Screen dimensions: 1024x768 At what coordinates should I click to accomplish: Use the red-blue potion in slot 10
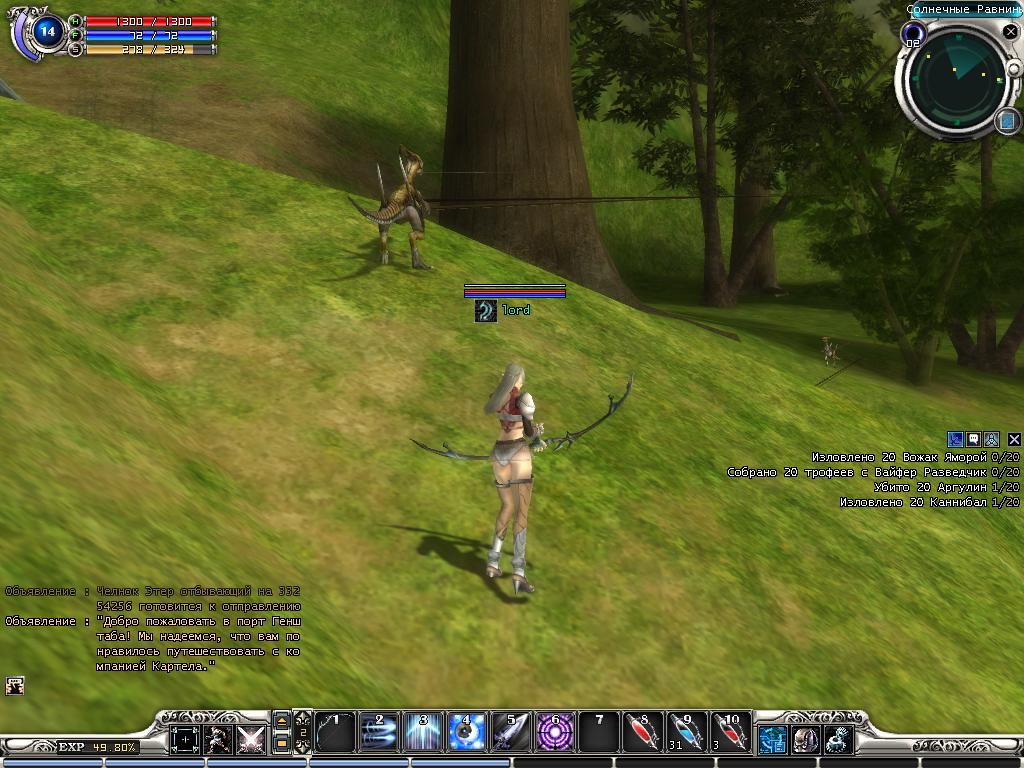point(731,733)
